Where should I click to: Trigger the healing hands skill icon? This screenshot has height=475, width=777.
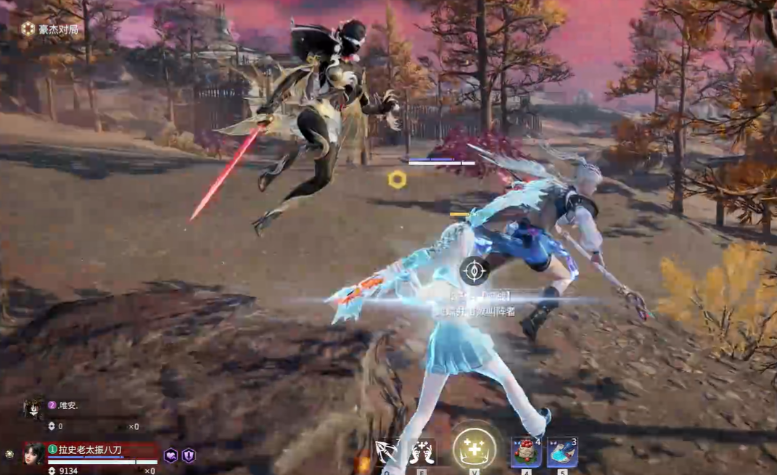(423, 453)
